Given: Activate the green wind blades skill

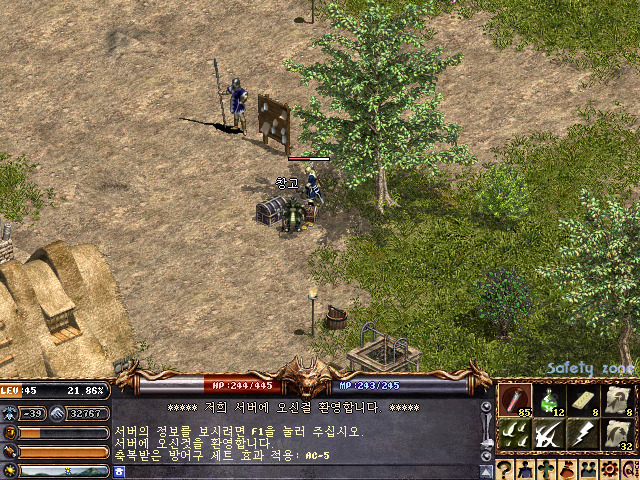Looking at the screenshot, I should [x=515, y=433].
